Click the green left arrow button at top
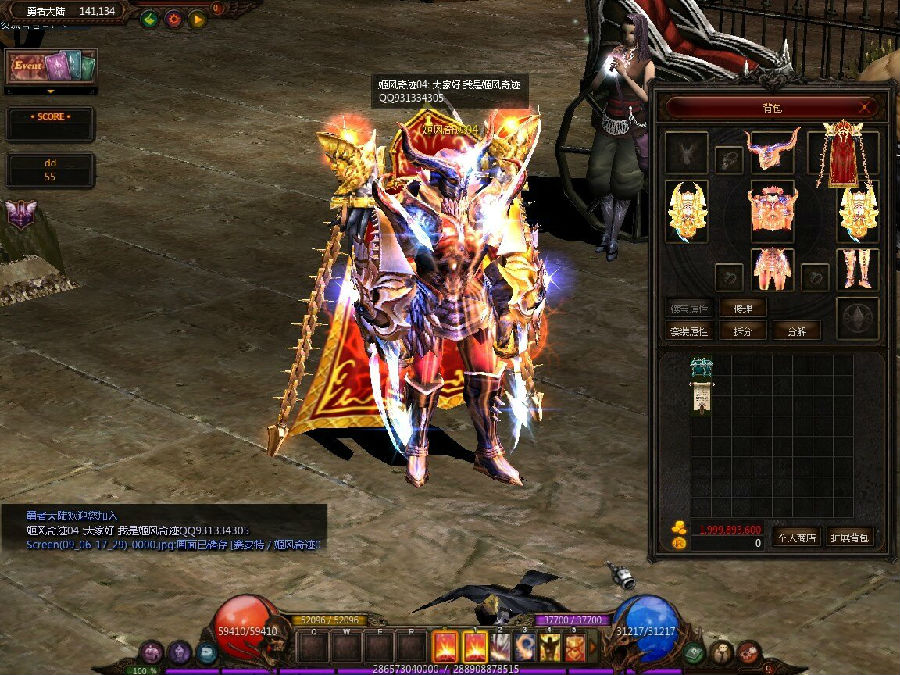 tap(149, 18)
